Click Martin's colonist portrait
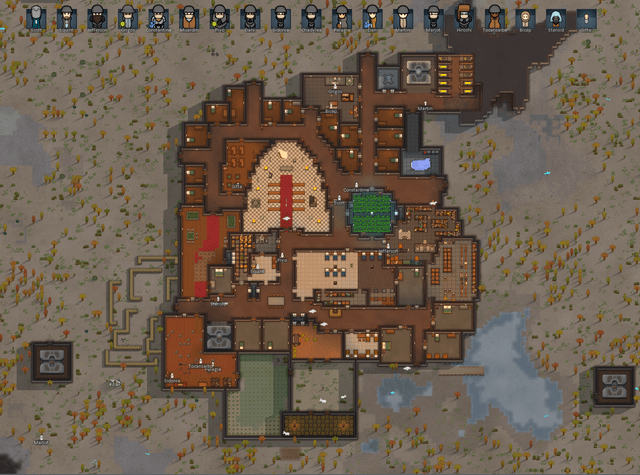 402,18
